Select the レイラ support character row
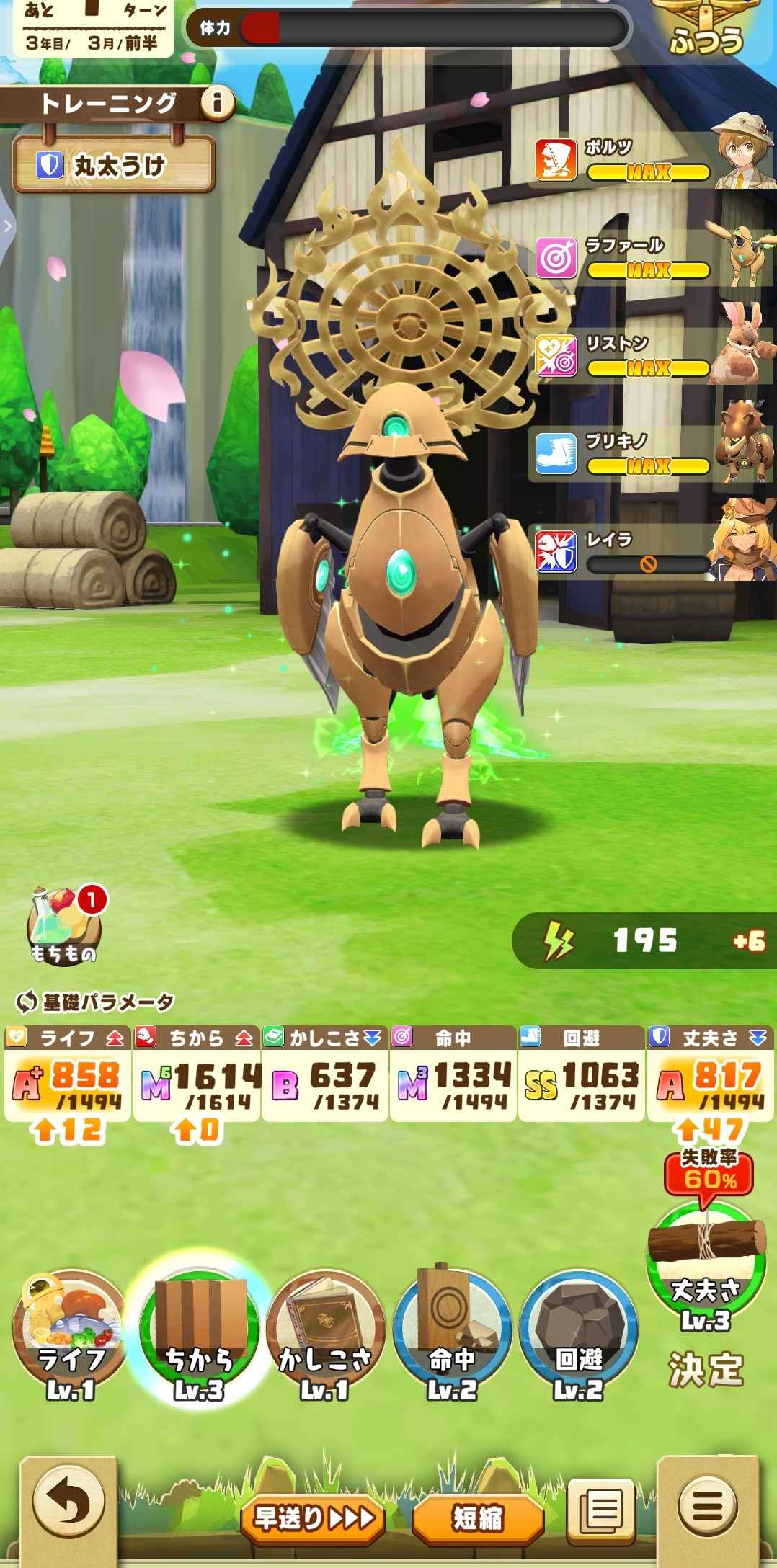Screen dimensions: 777x1568 pos(652,552)
